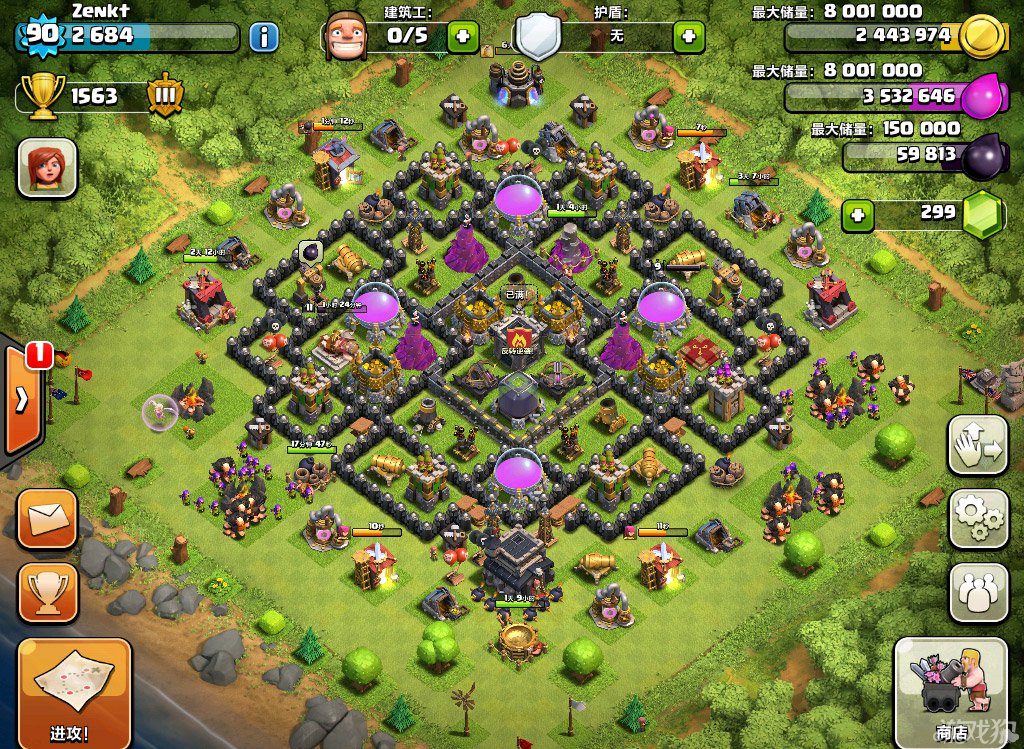Screen dimensions: 1024x749
Task: Open the trophy leaderboard button
Action: [47, 592]
